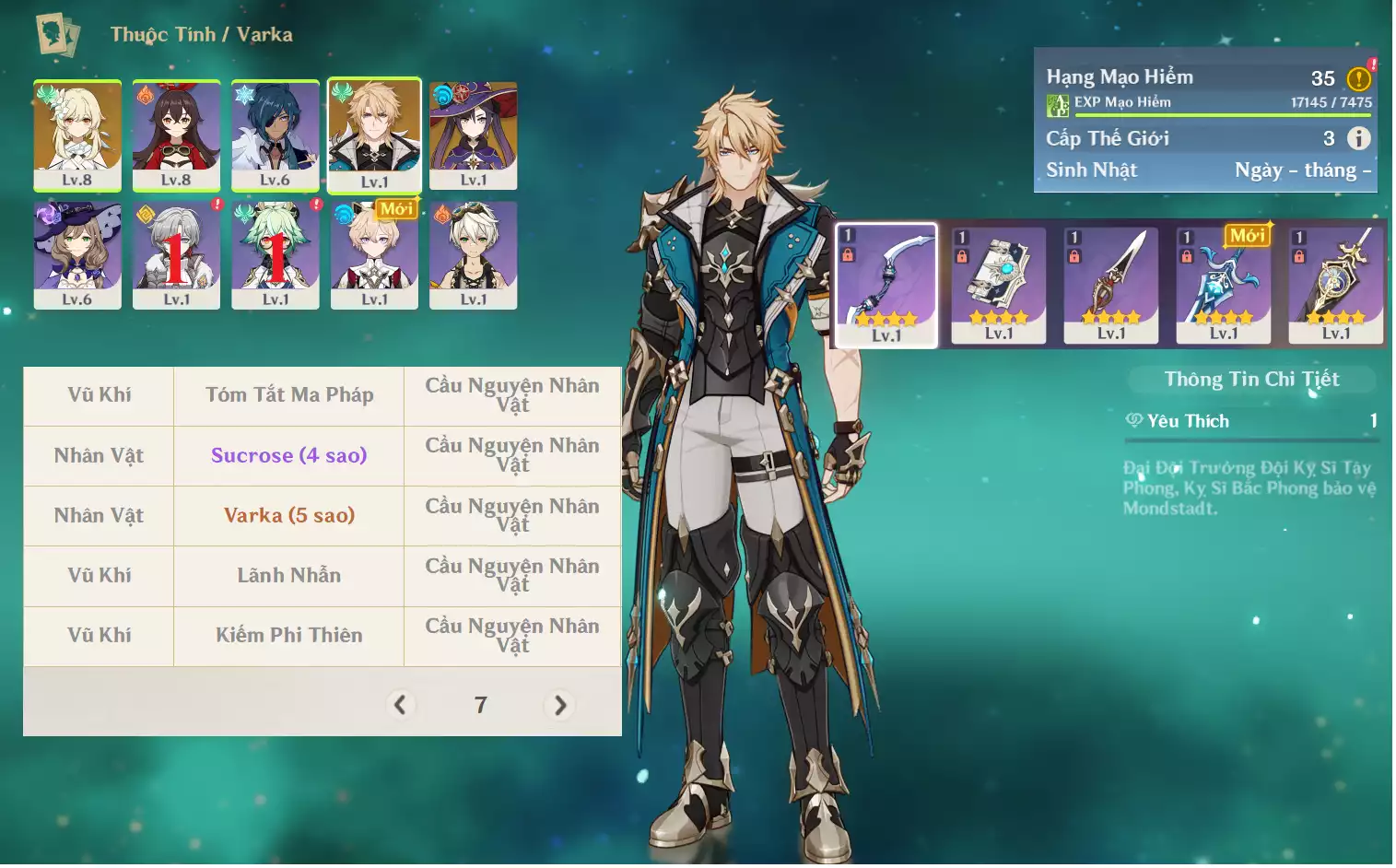Image resolution: width=1396 pixels, height=868 pixels.
Task: Select Lumine's Lv.8 character card
Action: point(77,135)
